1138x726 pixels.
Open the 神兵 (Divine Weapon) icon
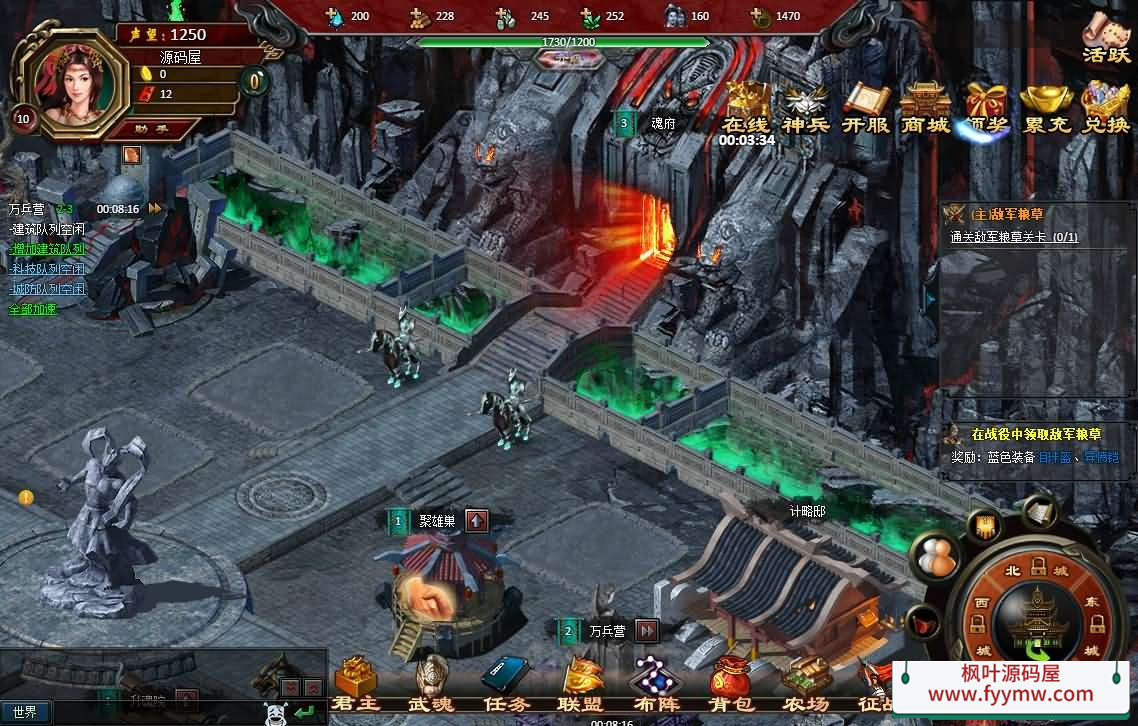click(x=806, y=107)
